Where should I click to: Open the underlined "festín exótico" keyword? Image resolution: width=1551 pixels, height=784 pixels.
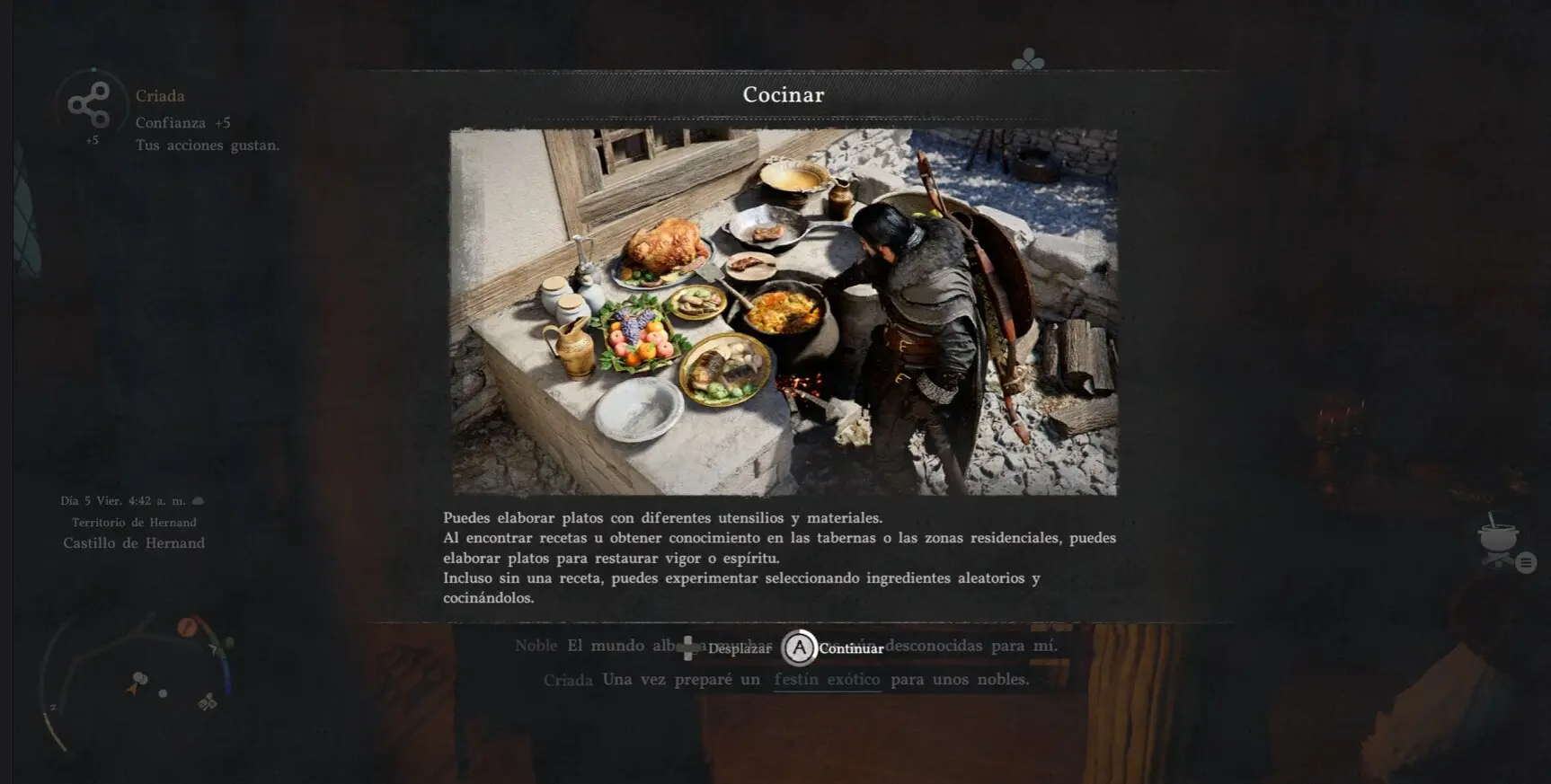pyautogui.click(x=827, y=680)
